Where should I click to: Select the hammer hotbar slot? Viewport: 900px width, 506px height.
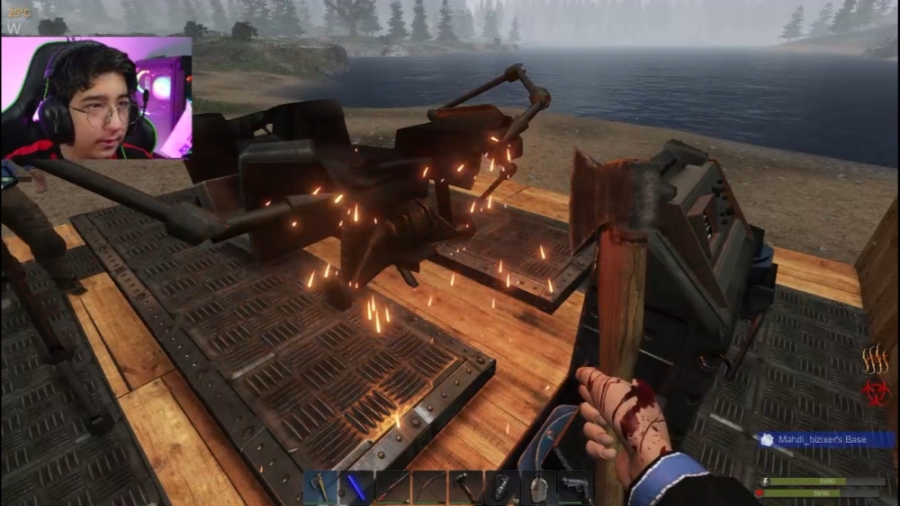pyautogui.click(x=465, y=487)
